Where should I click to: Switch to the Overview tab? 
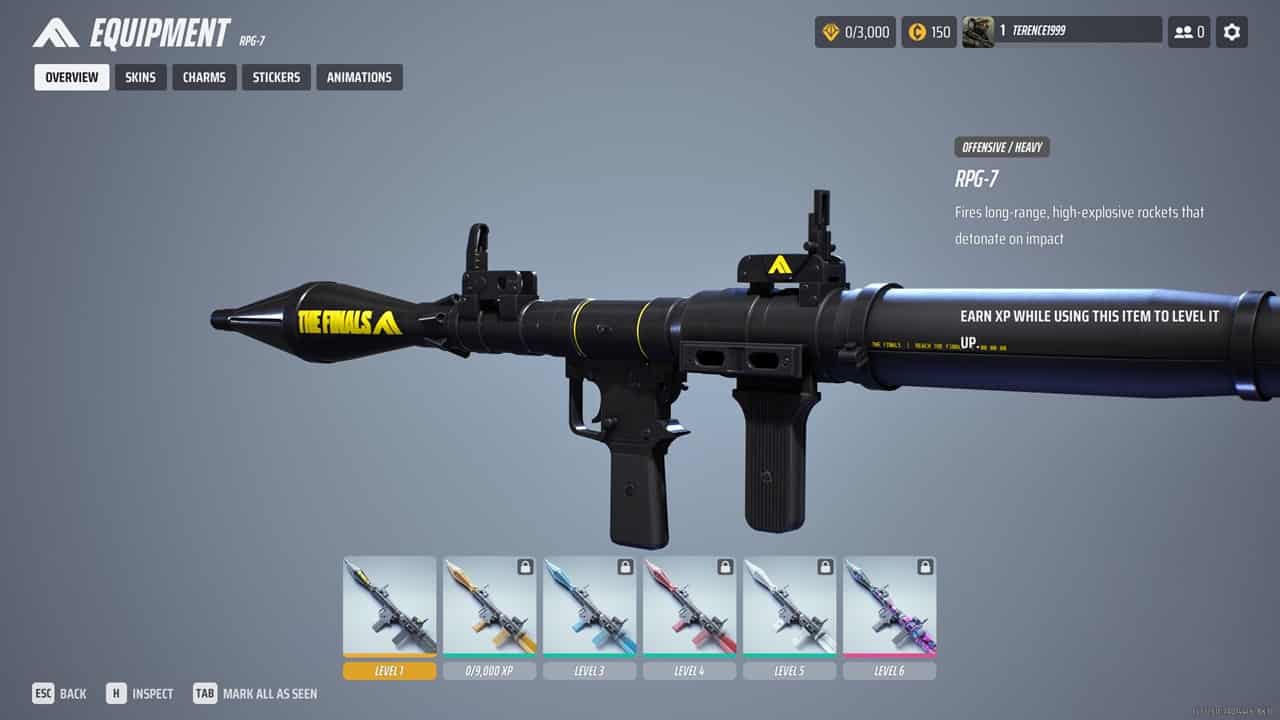pyautogui.click(x=72, y=77)
